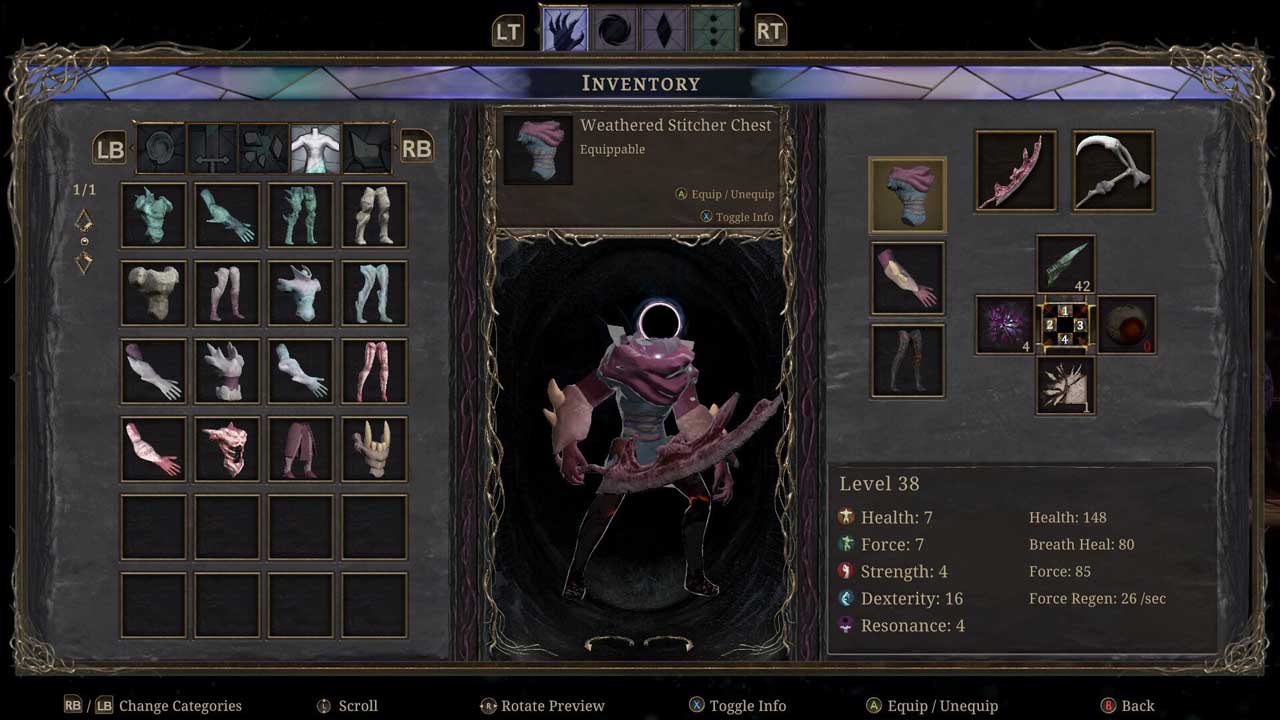This screenshot has width=1280, height=720.
Task: Select the clawed hand inventory tab
Action: coord(565,29)
